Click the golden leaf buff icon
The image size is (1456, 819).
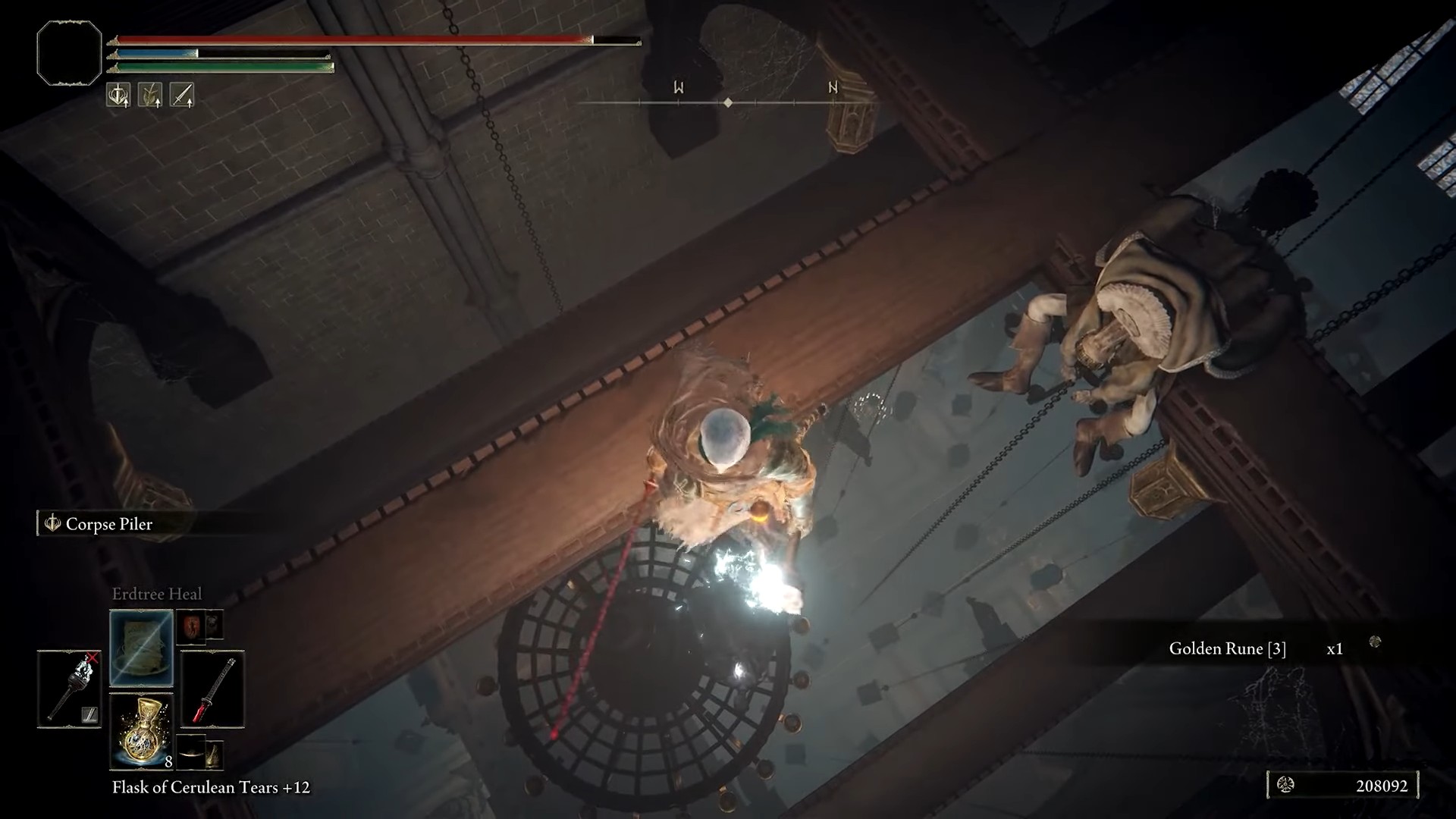tap(150, 95)
